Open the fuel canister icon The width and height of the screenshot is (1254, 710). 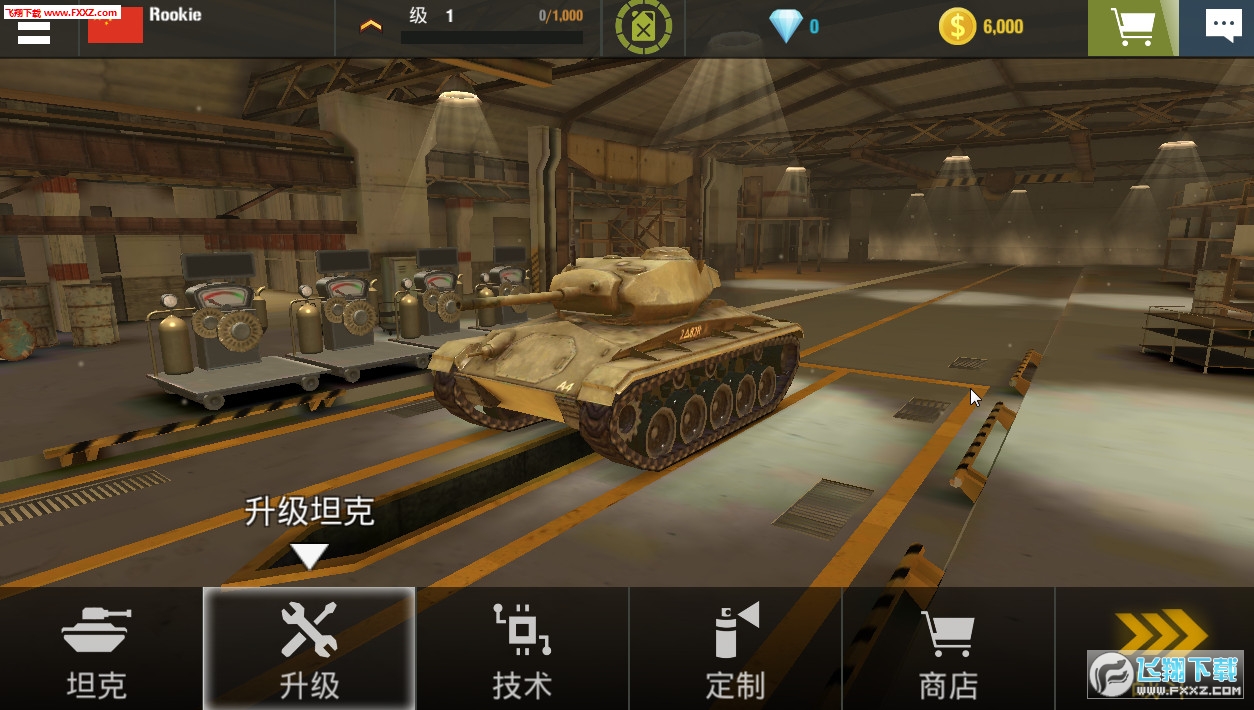coord(643,27)
